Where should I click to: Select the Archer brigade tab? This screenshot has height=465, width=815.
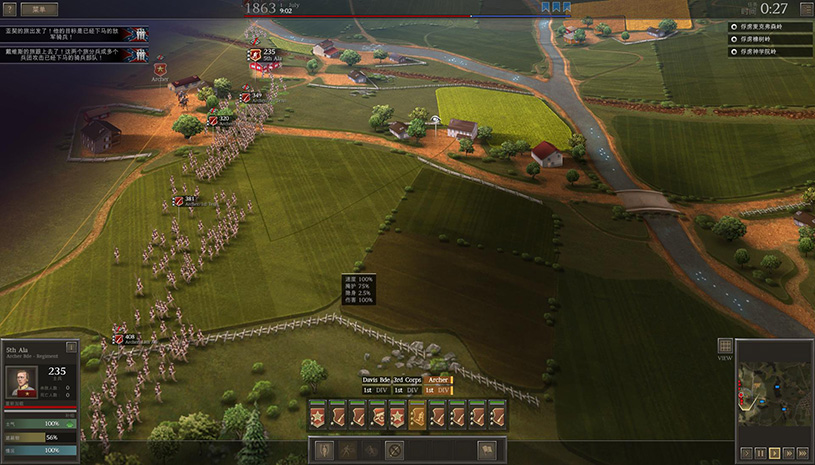tap(438, 380)
